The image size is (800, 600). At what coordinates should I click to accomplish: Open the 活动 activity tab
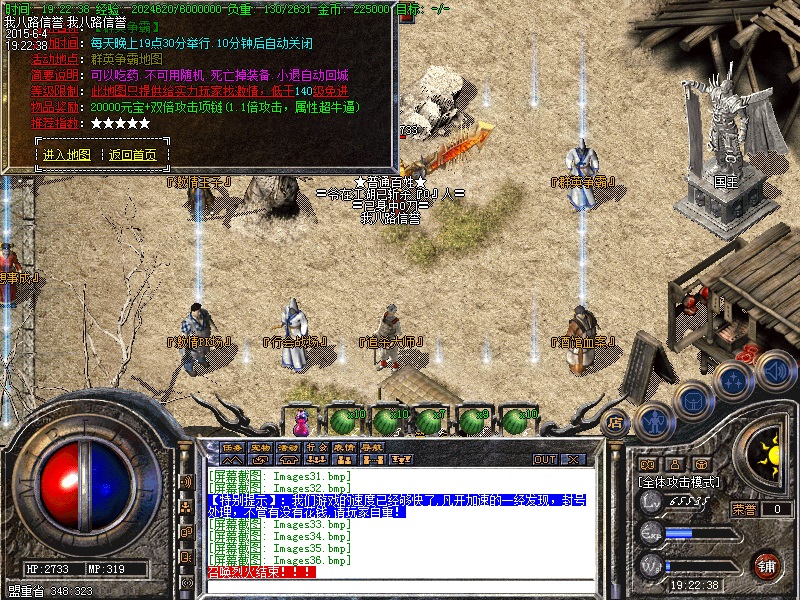(x=289, y=447)
